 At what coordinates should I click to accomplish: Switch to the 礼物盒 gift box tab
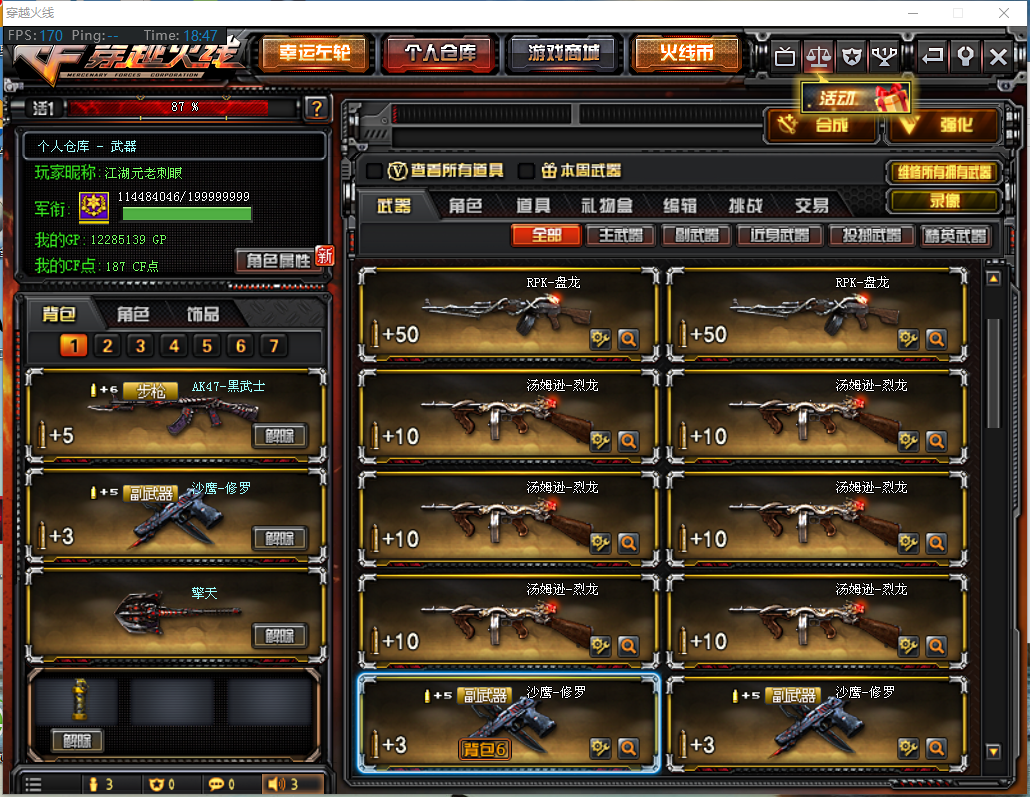[x=606, y=206]
